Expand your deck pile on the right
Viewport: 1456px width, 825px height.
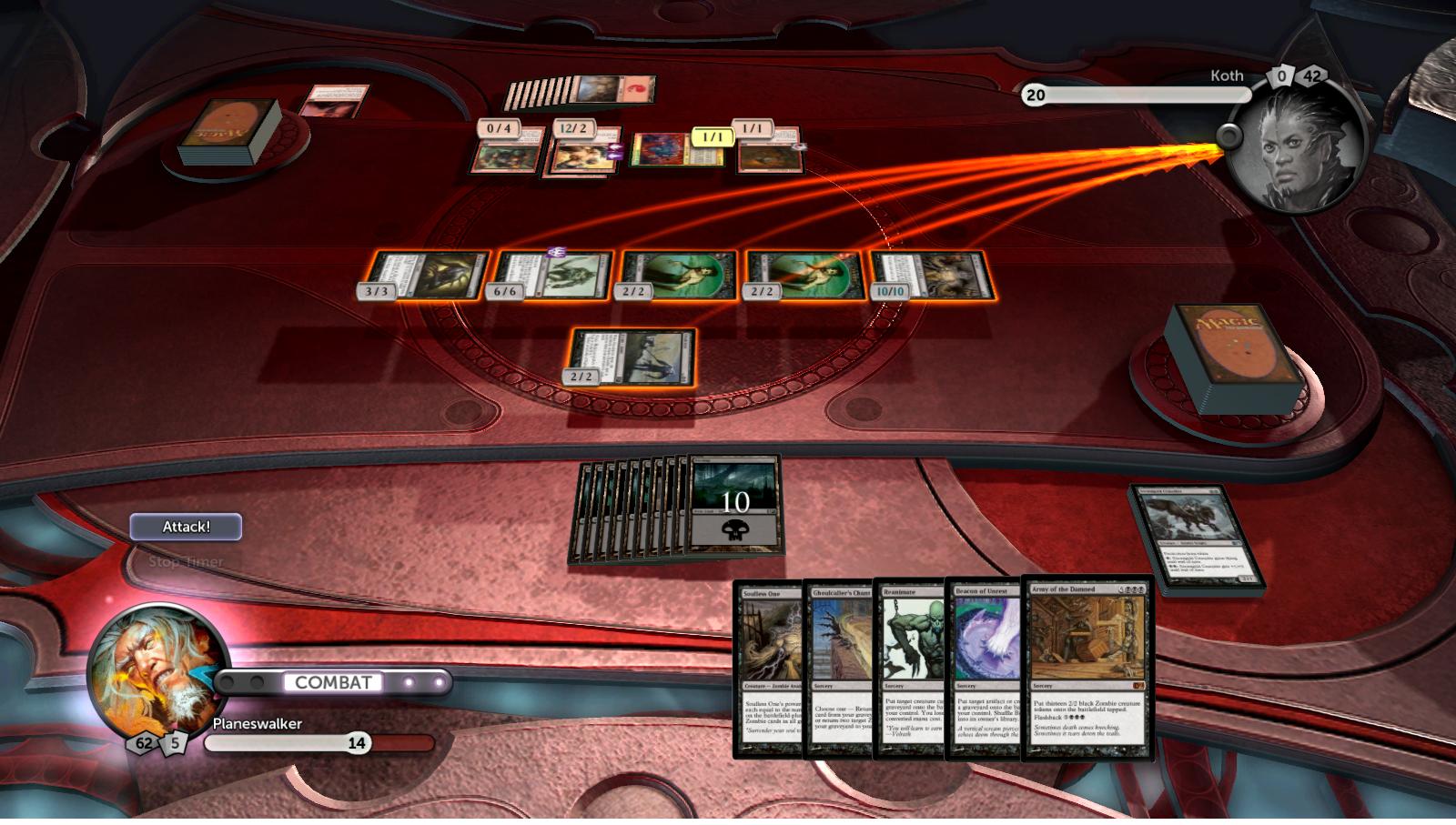tap(1233, 350)
